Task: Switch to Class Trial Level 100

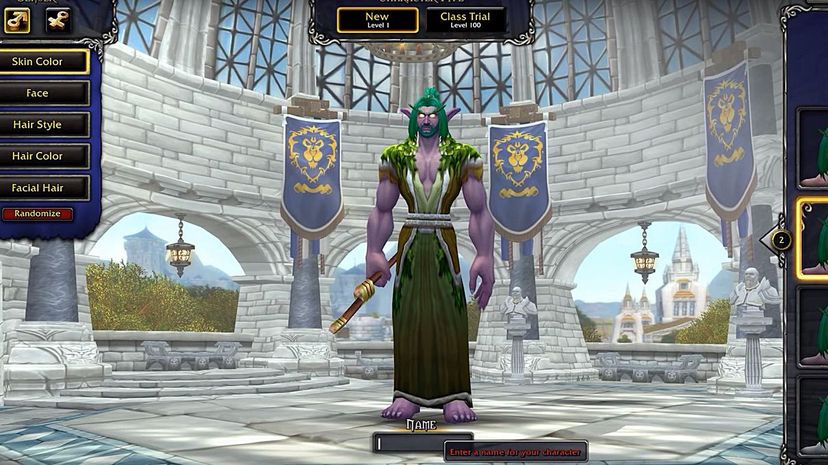Action: coord(466,20)
